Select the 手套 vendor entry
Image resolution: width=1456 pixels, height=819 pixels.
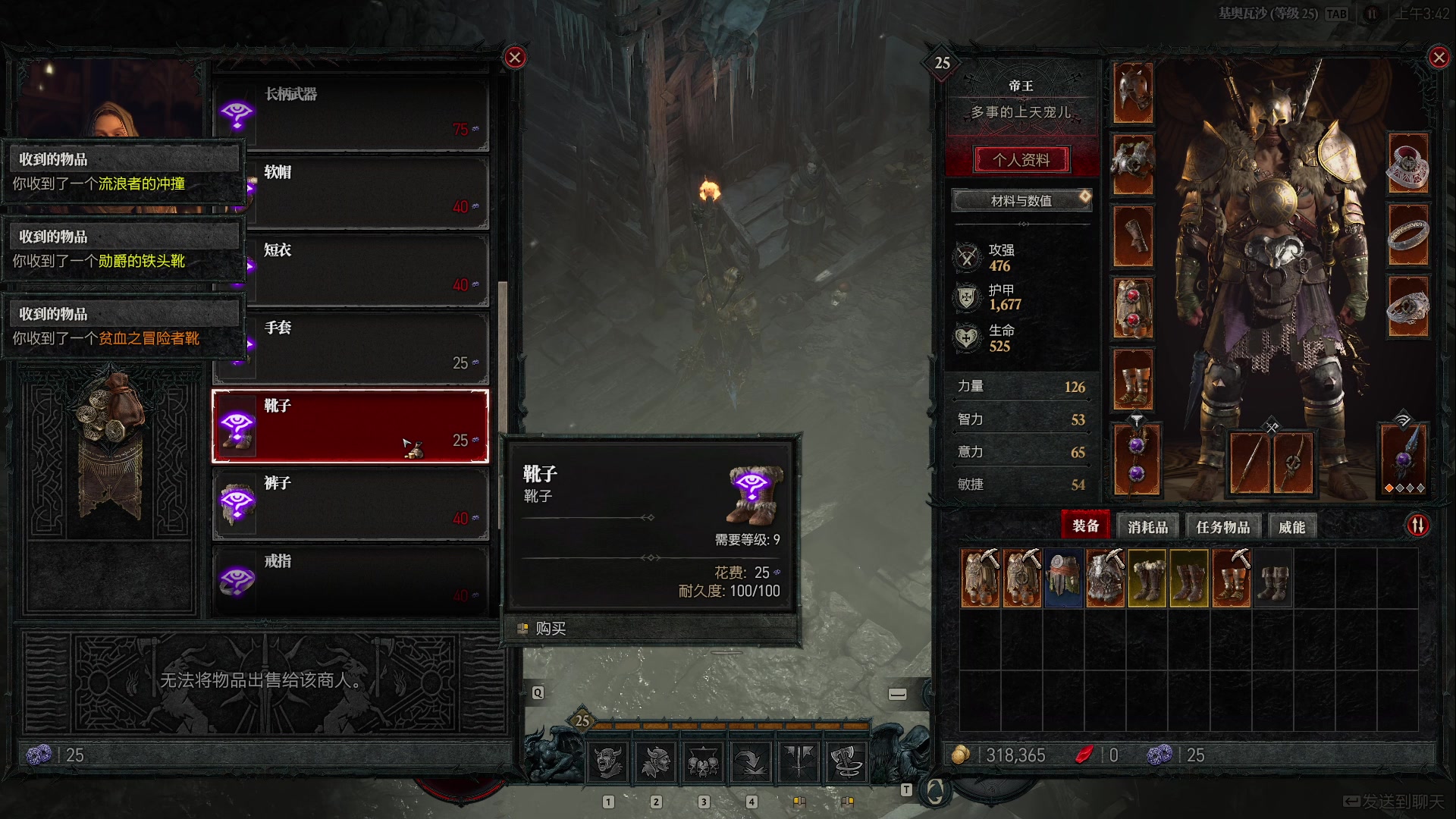[350, 347]
